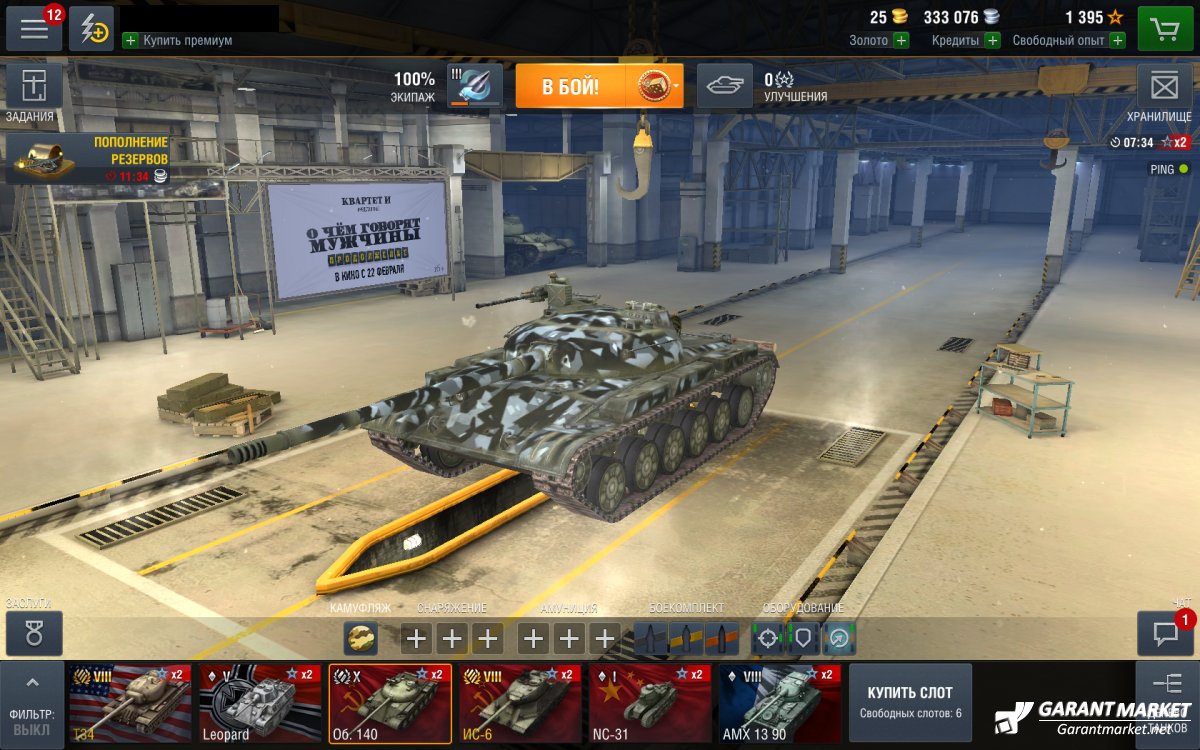Choose the AMX 13 90 tank
Screen dimensions: 1200x750
point(780,703)
